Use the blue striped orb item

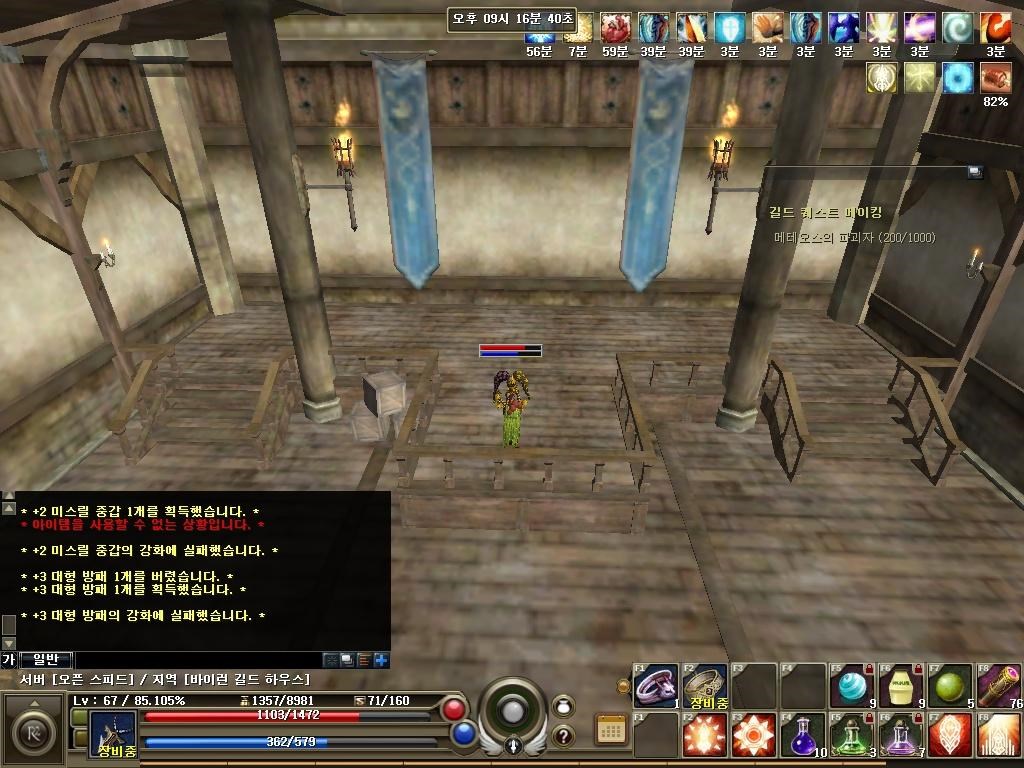coord(852,685)
